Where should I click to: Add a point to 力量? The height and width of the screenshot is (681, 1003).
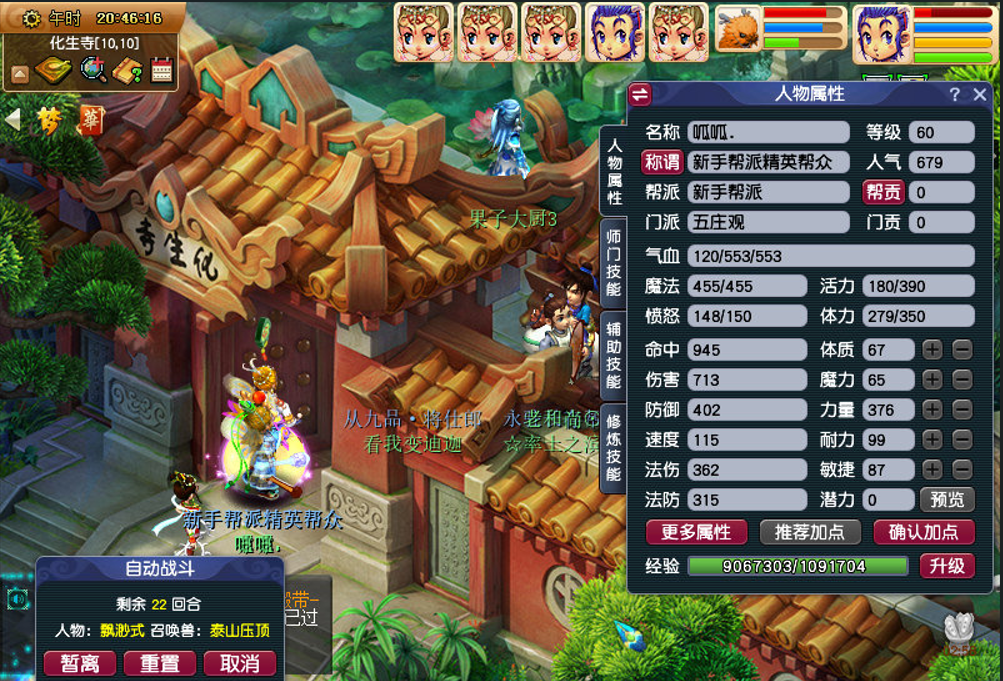pyautogui.click(x=932, y=410)
